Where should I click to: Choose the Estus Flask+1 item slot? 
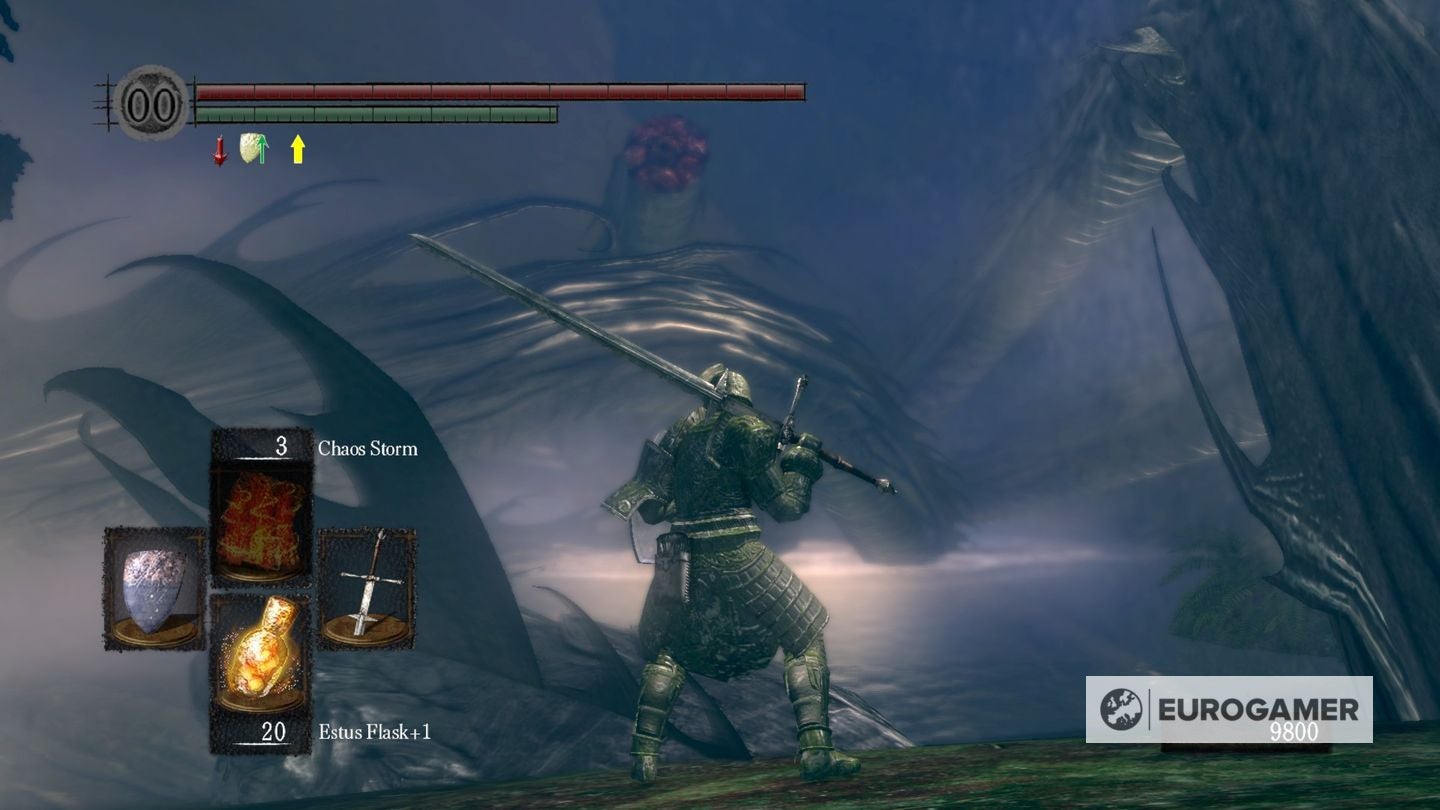coord(260,653)
